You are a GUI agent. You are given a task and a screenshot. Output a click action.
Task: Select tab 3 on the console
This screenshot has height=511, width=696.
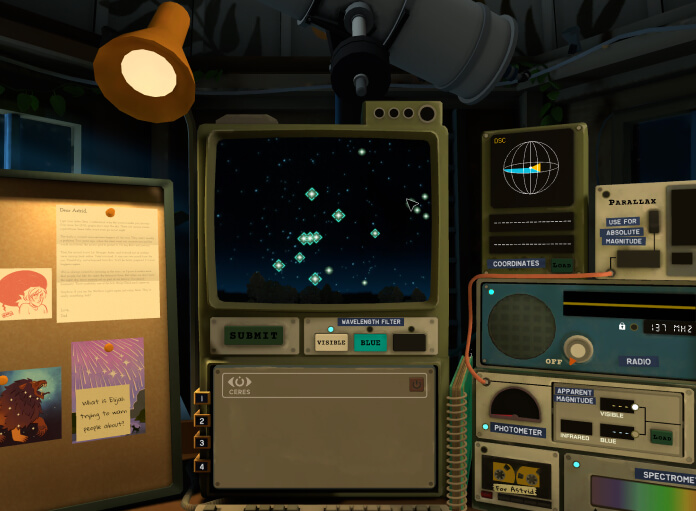click(201, 442)
